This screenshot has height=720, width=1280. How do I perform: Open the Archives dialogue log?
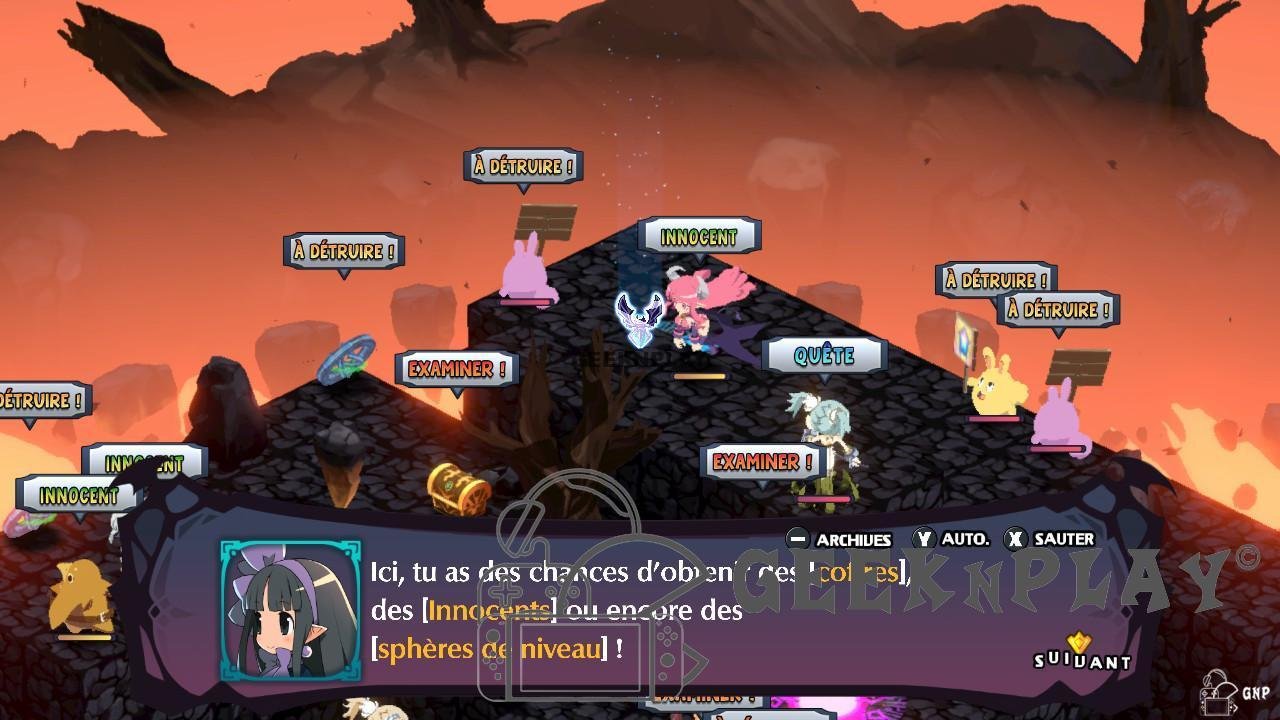tap(839, 539)
